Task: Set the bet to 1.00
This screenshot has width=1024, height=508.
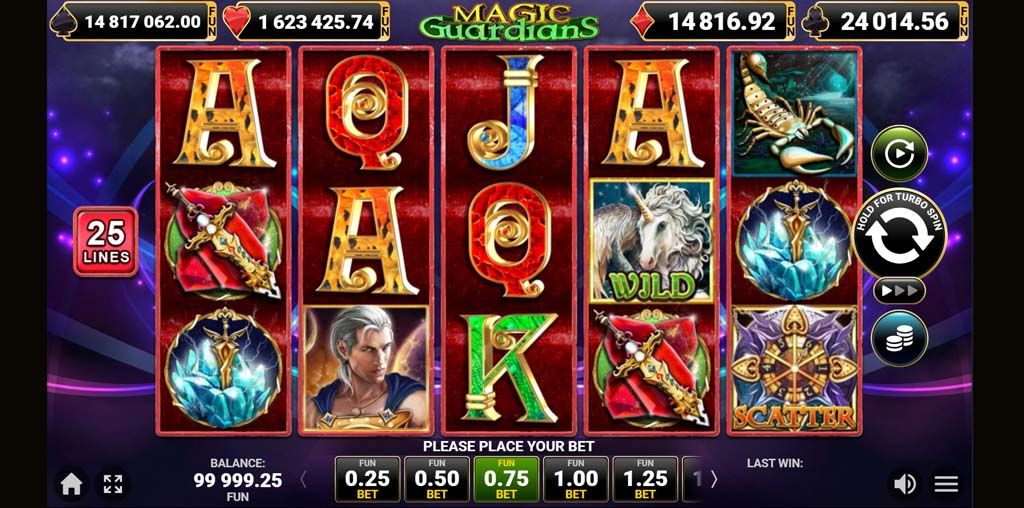Action: pyautogui.click(x=576, y=480)
